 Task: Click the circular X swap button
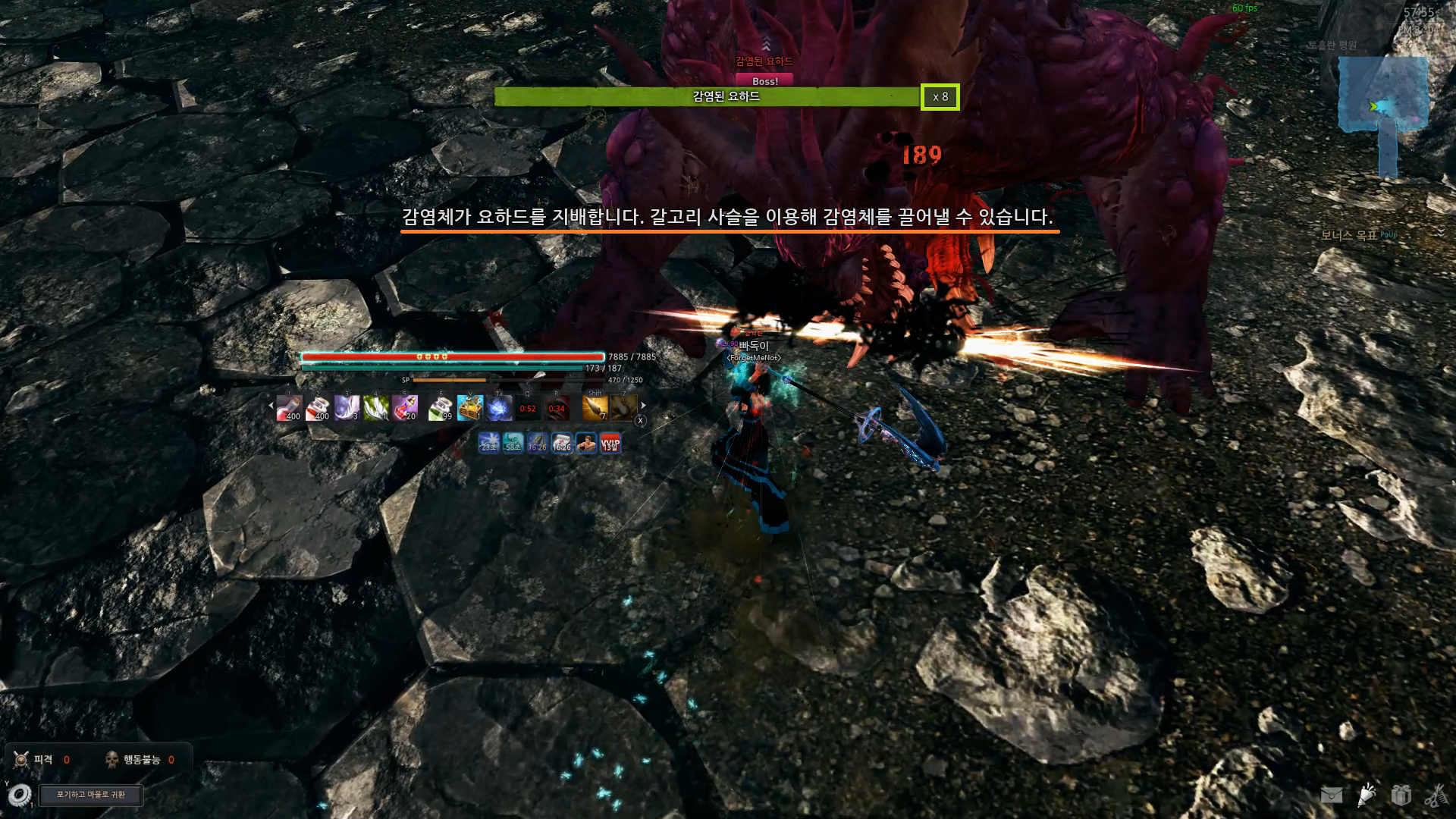pyautogui.click(x=641, y=420)
